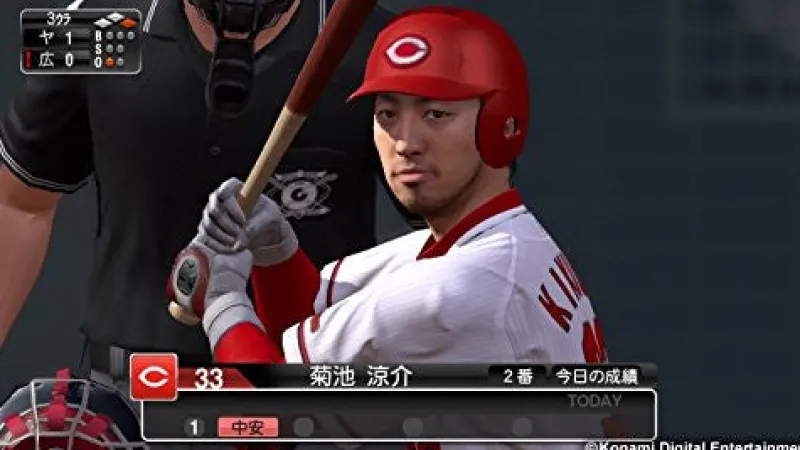
Task: Select the 中安 first at-bat result
Action: pos(248,427)
